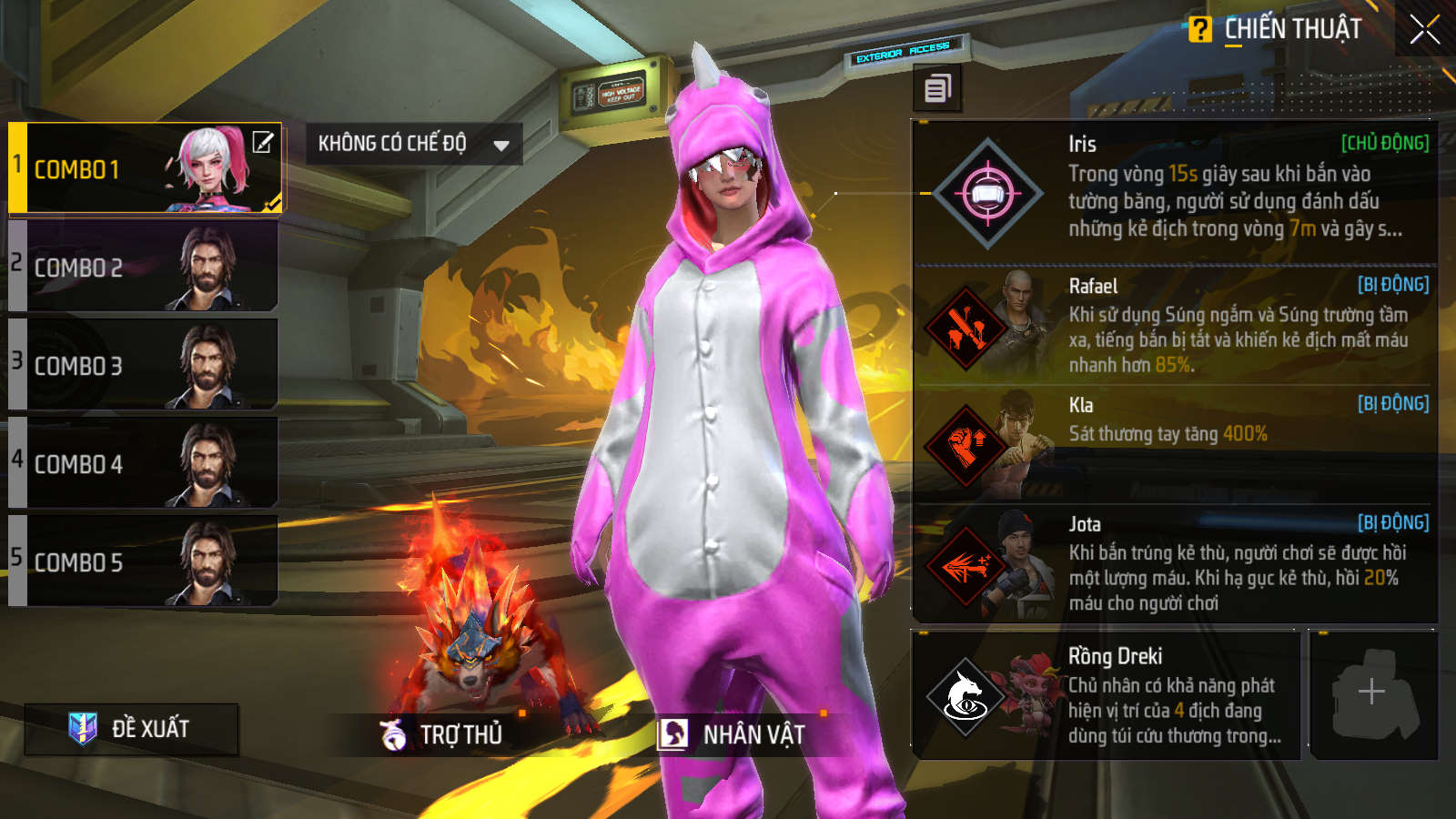The image size is (1456, 819).
Task: Open the Jota passive skill slot
Action: (1174, 564)
